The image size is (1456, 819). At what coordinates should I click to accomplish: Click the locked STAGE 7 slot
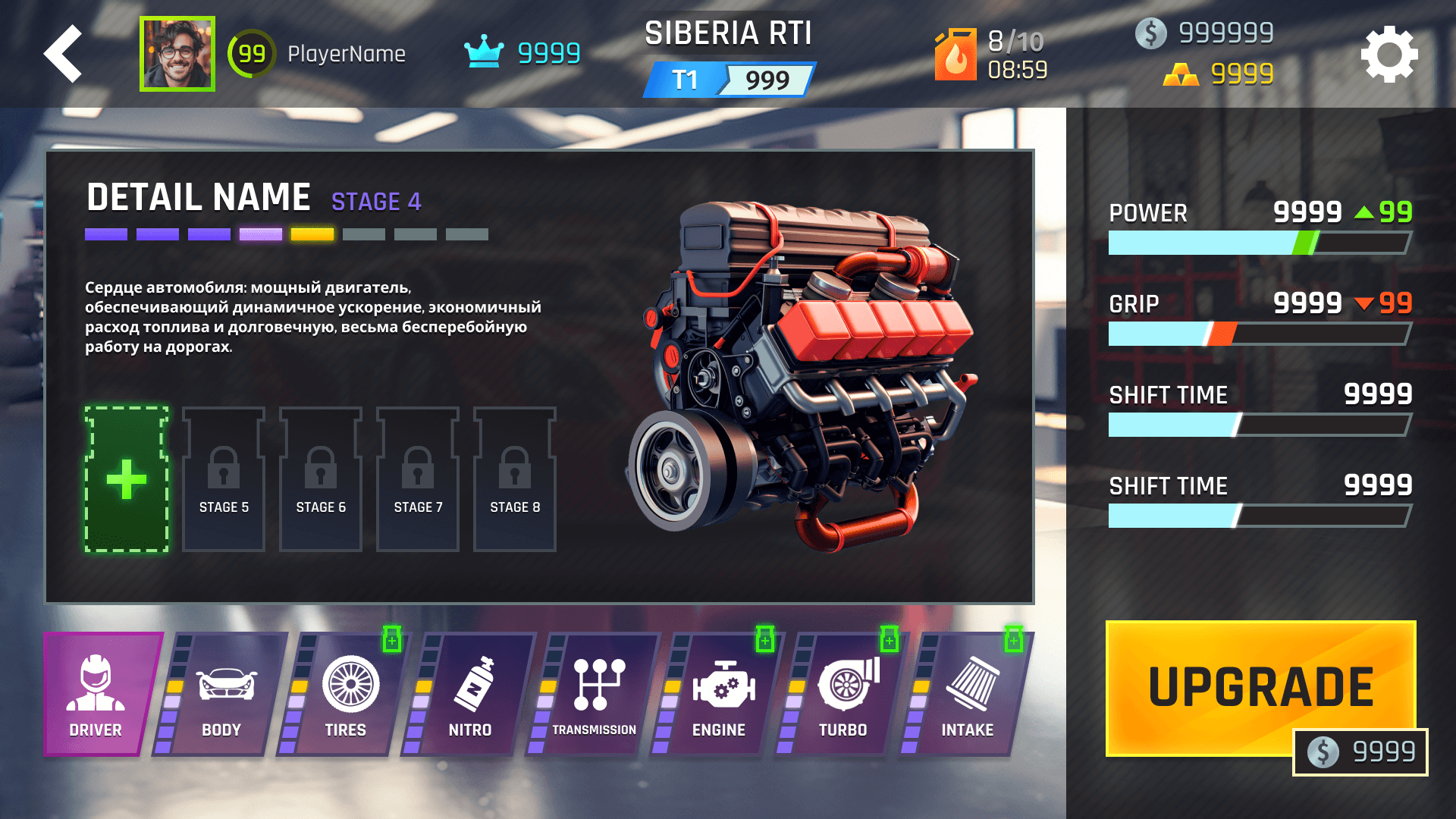418,479
